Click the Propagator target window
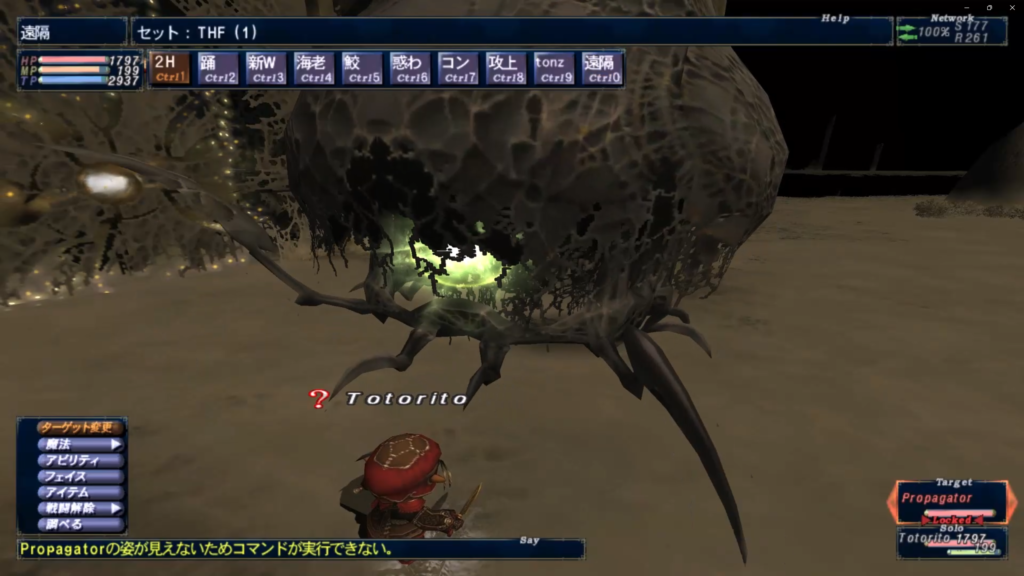 (950, 501)
